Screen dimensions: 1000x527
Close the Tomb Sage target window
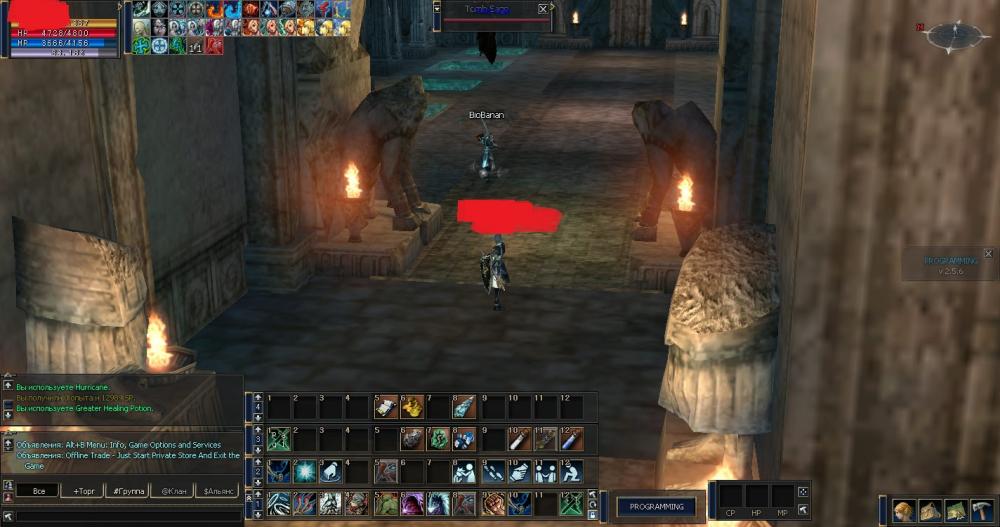pyautogui.click(x=543, y=9)
